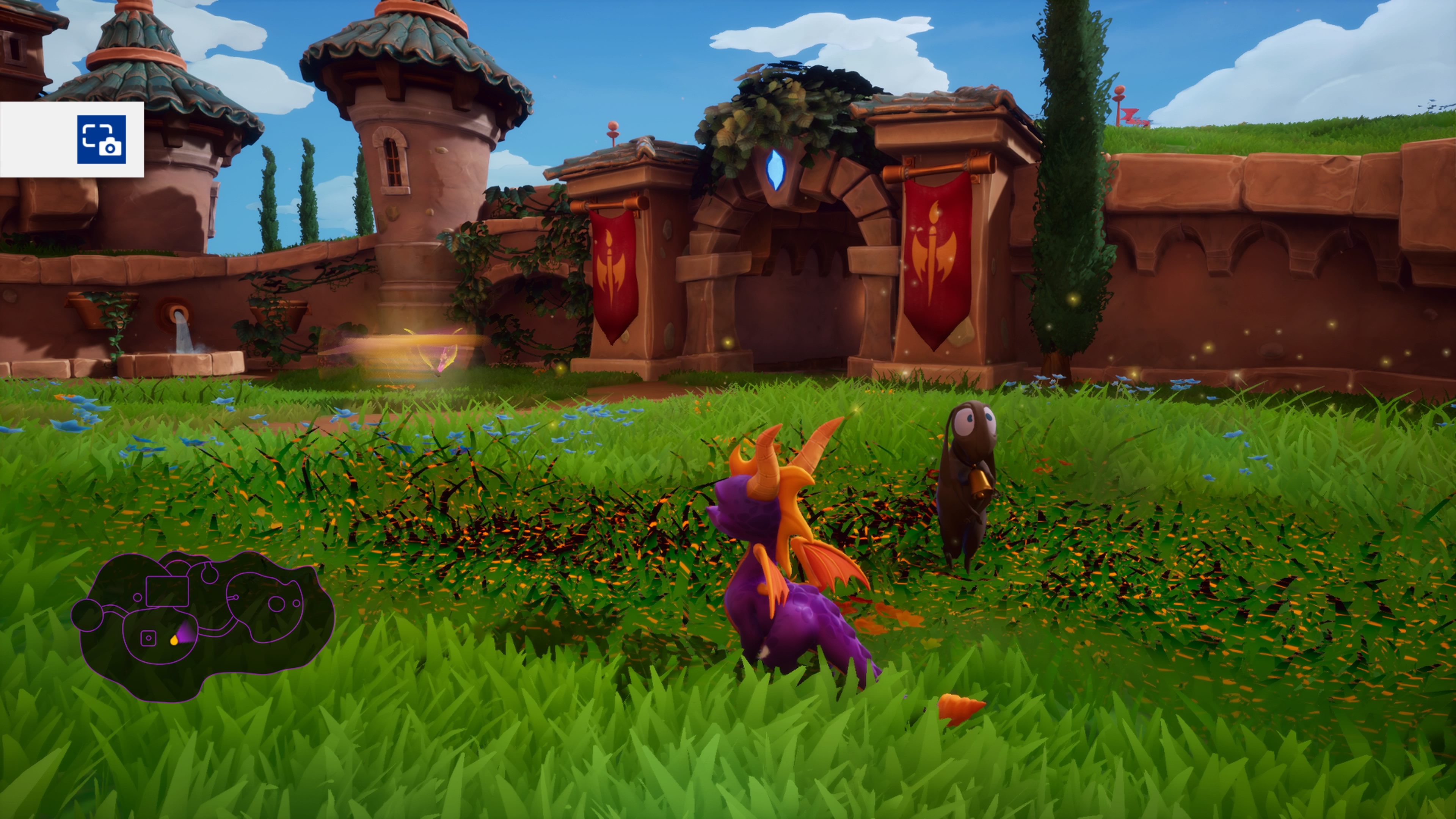The width and height of the screenshot is (1456, 819).
Task: Click the light bar bulb on the controller outline
Action: (x=210, y=573)
